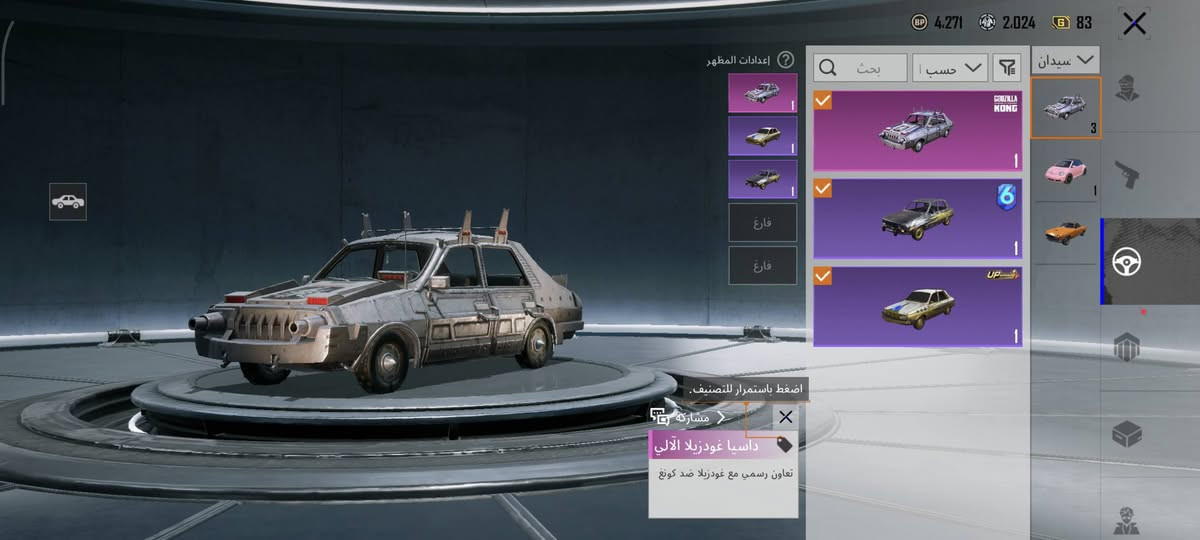Viewport: 1200px width, 540px height.
Task: Click the بحث search field
Action: 860,68
